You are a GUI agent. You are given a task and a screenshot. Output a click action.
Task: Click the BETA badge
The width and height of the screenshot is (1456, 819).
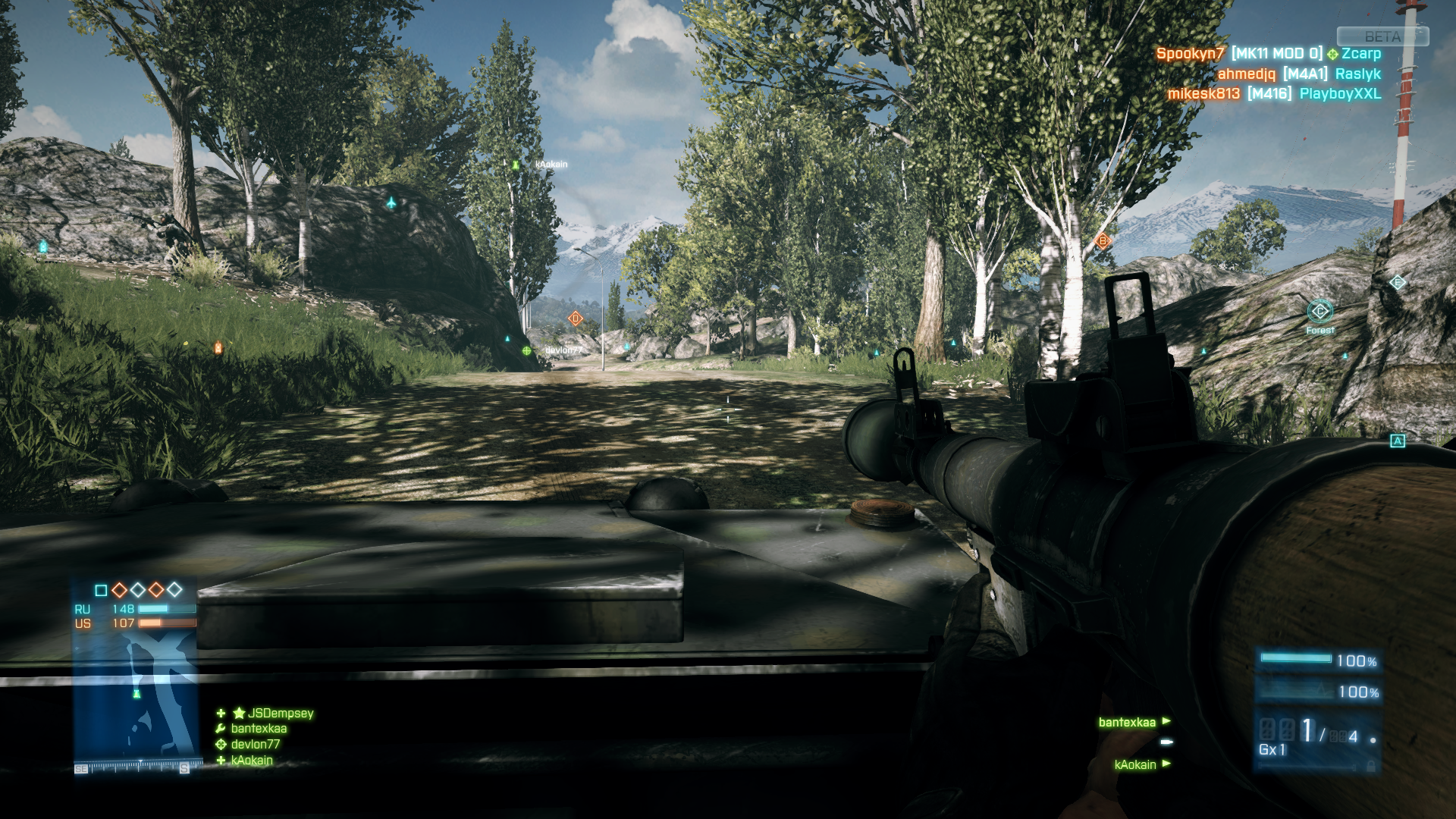click(1382, 36)
